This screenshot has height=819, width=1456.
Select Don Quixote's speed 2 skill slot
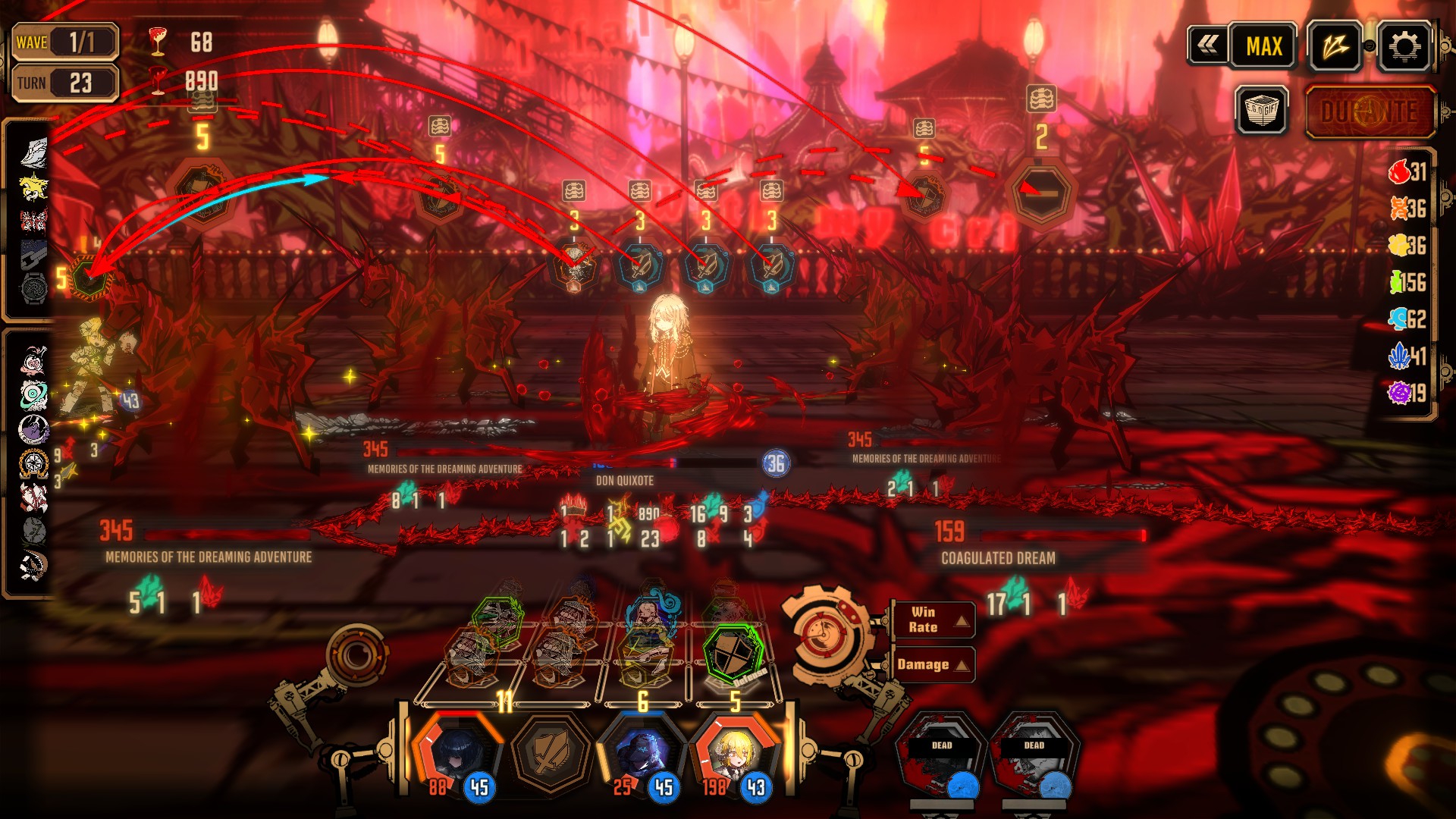[x=1040, y=193]
